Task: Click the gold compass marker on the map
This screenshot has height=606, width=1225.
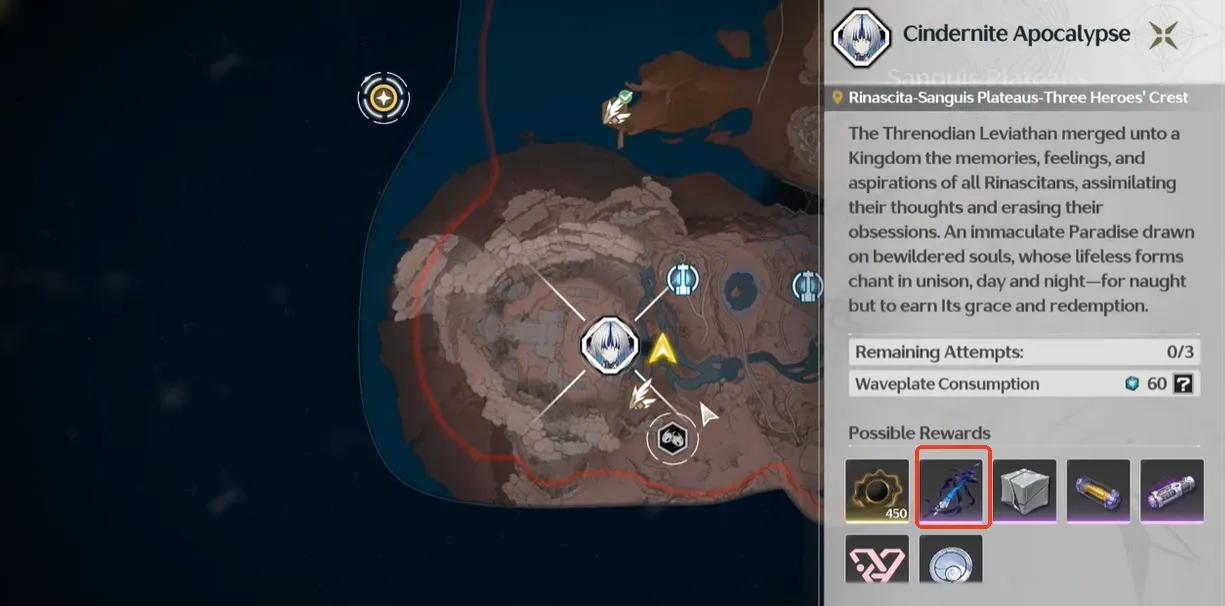Action: click(383, 98)
